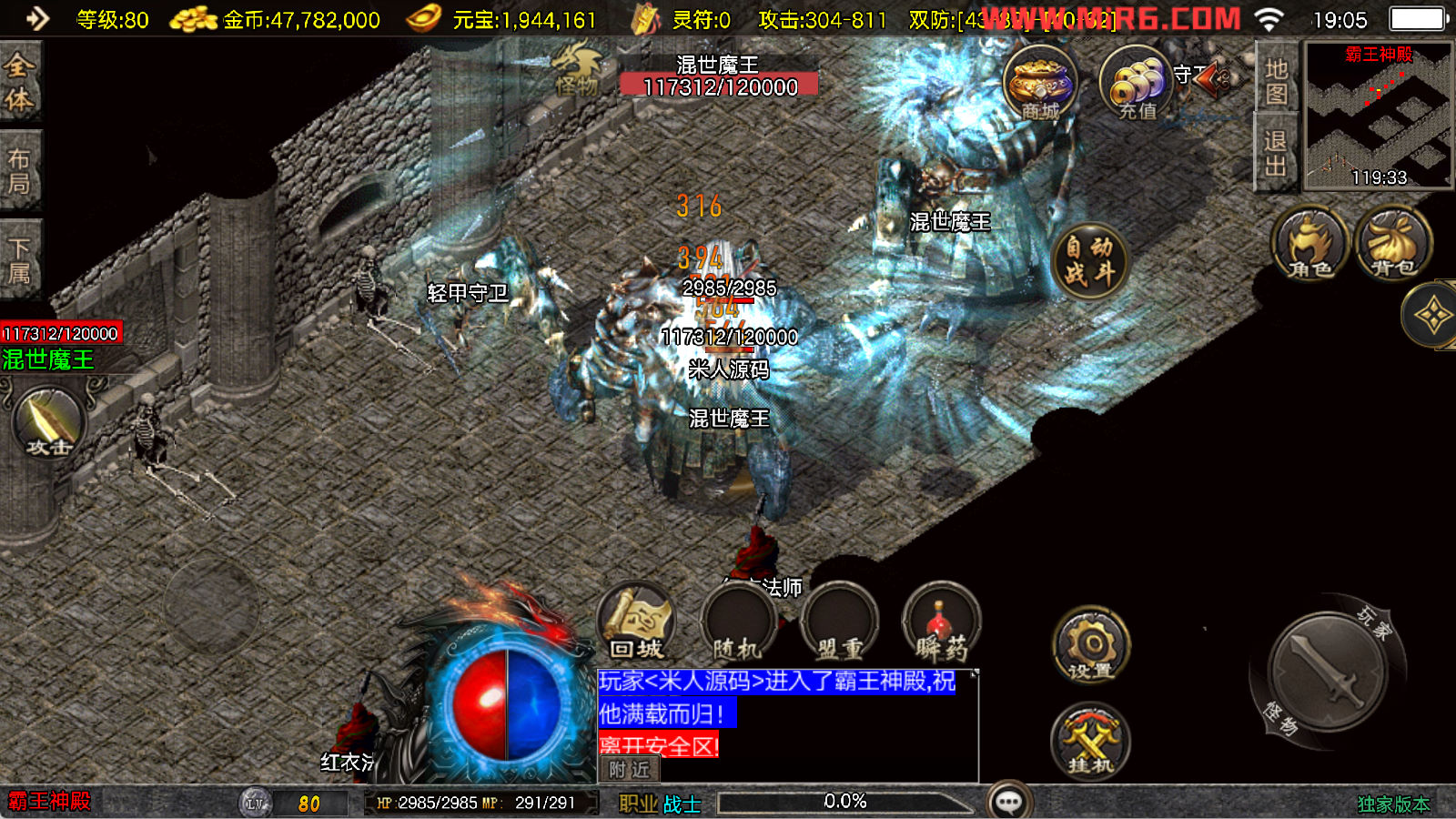1456x819 pixels.
Task: Open the 霸王神殿 minimap
Action: (x=1378, y=116)
